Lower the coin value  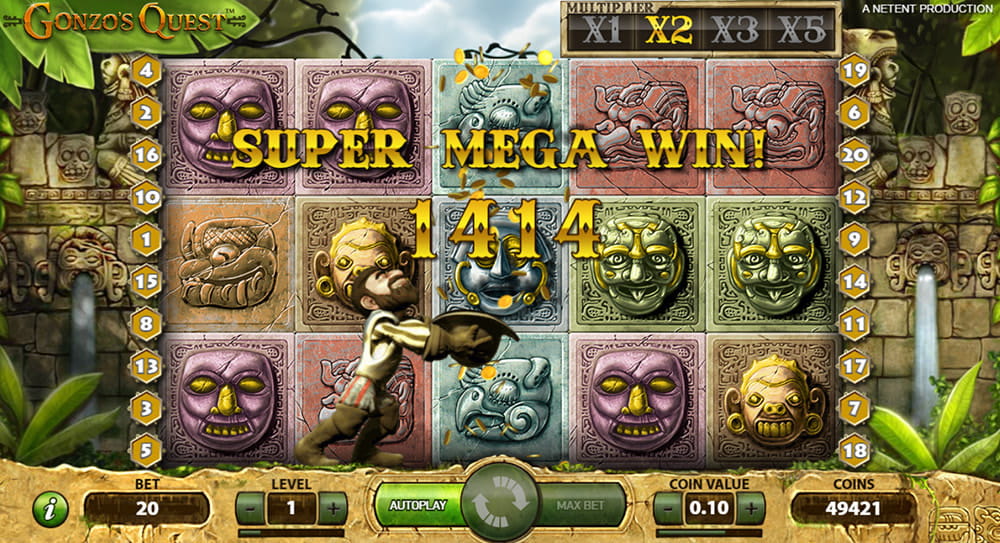click(x=666, y=507)
